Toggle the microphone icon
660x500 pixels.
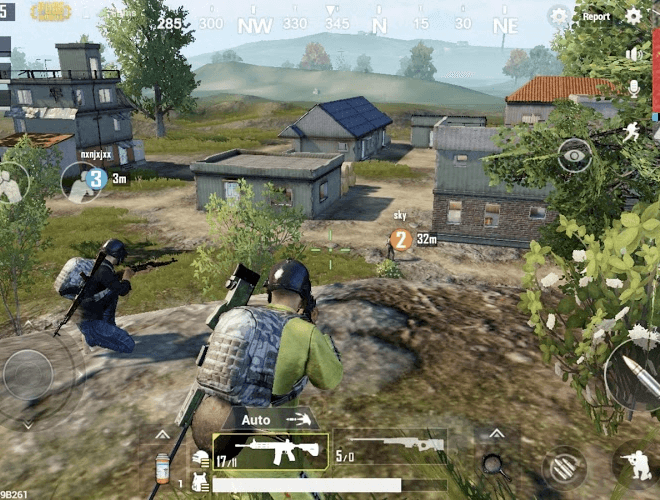pyautogui.click(x=633, y=88)
